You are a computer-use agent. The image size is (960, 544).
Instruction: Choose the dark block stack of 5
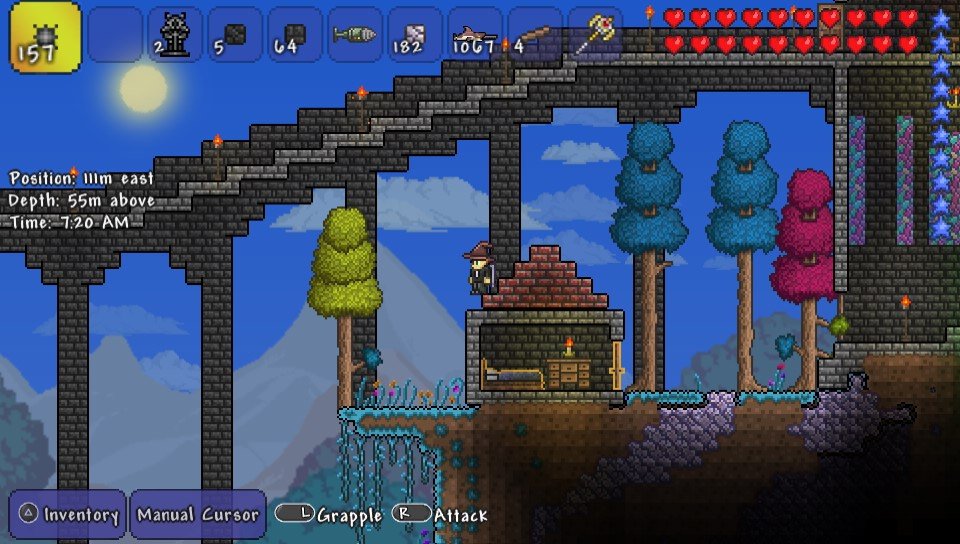tap(235, 35)
